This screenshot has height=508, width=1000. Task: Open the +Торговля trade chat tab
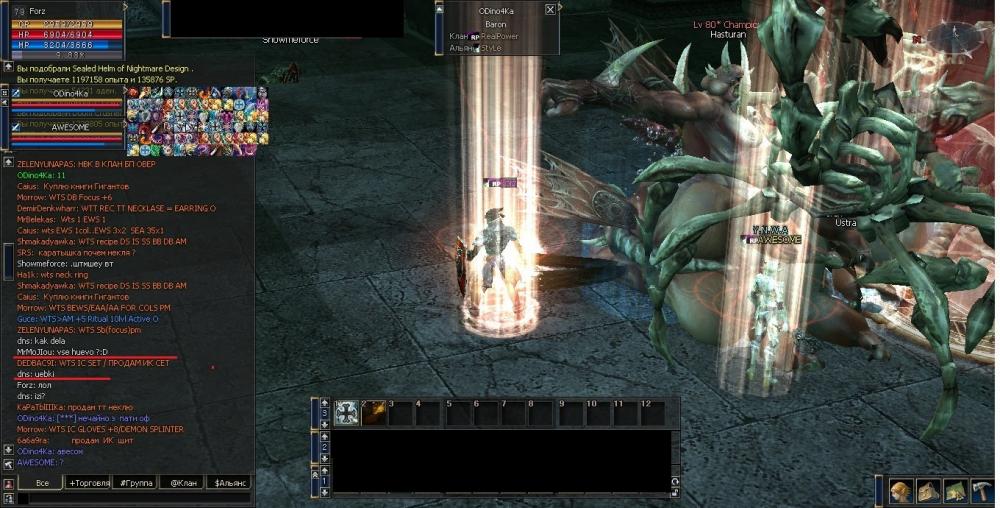[87, 482]
